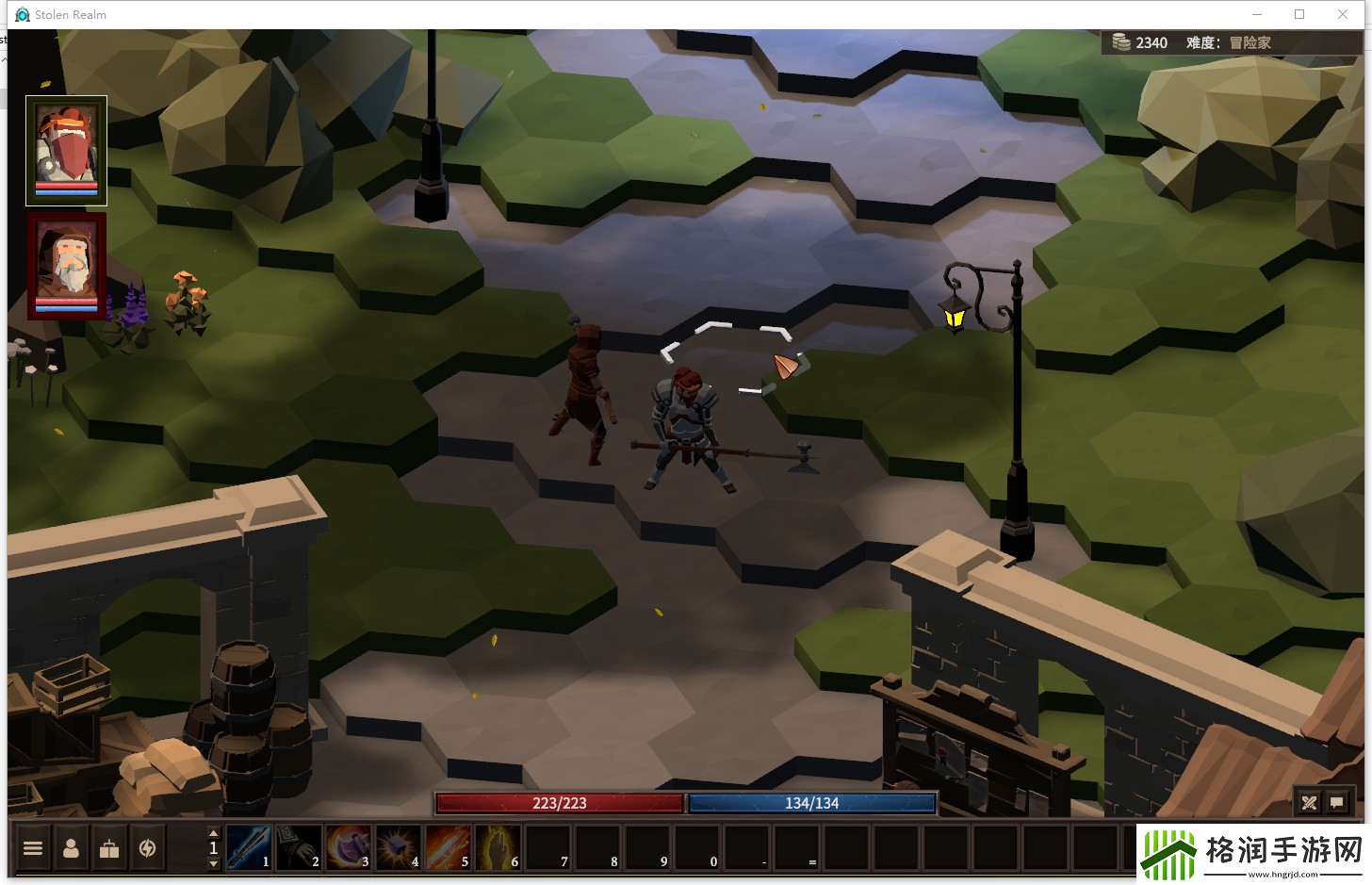Close the Stolen Realm window
This screenshot has width=1372, height=885.
(x=1343, y=14)
